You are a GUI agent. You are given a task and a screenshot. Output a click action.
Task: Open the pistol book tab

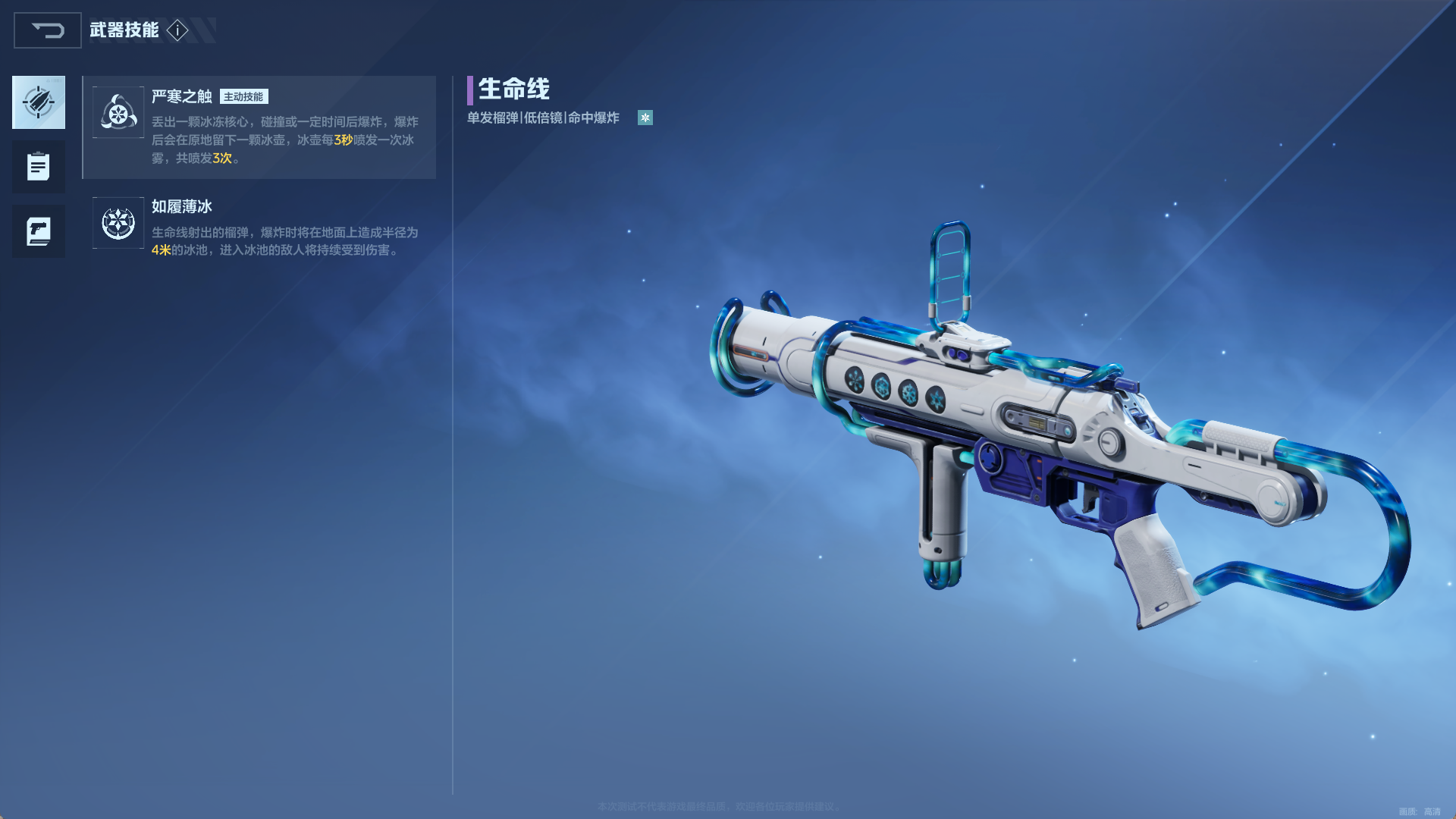39,231
